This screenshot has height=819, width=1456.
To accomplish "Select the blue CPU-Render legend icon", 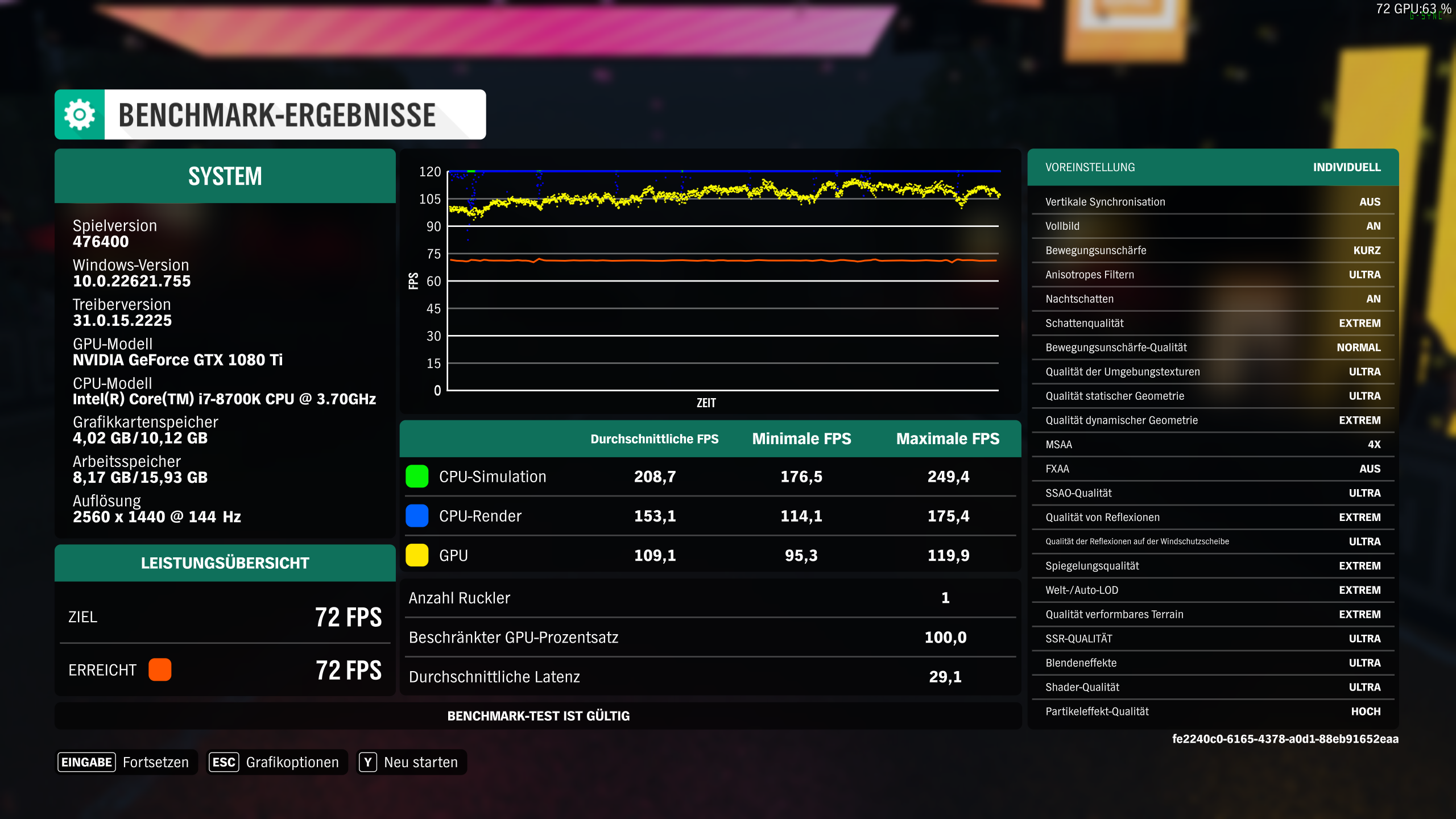I will [417, 516].
